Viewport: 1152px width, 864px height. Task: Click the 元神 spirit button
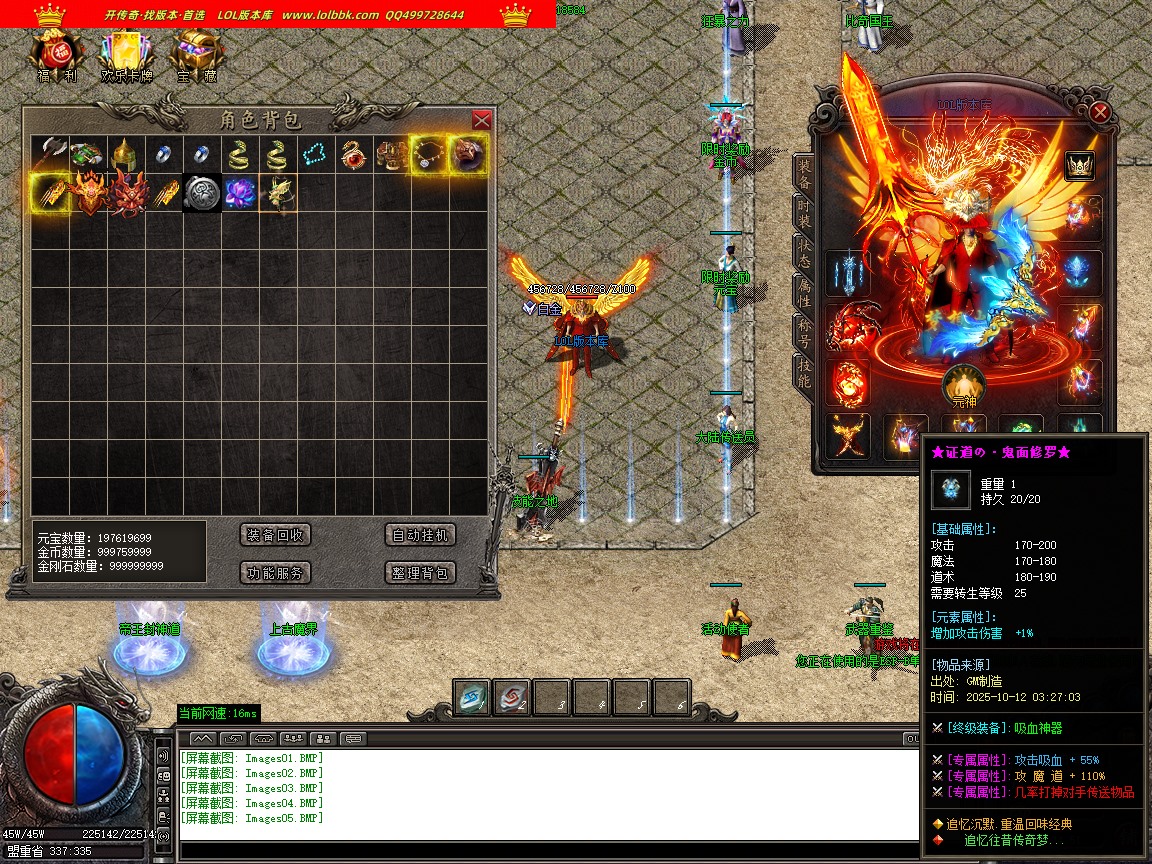tap(964, 385)
